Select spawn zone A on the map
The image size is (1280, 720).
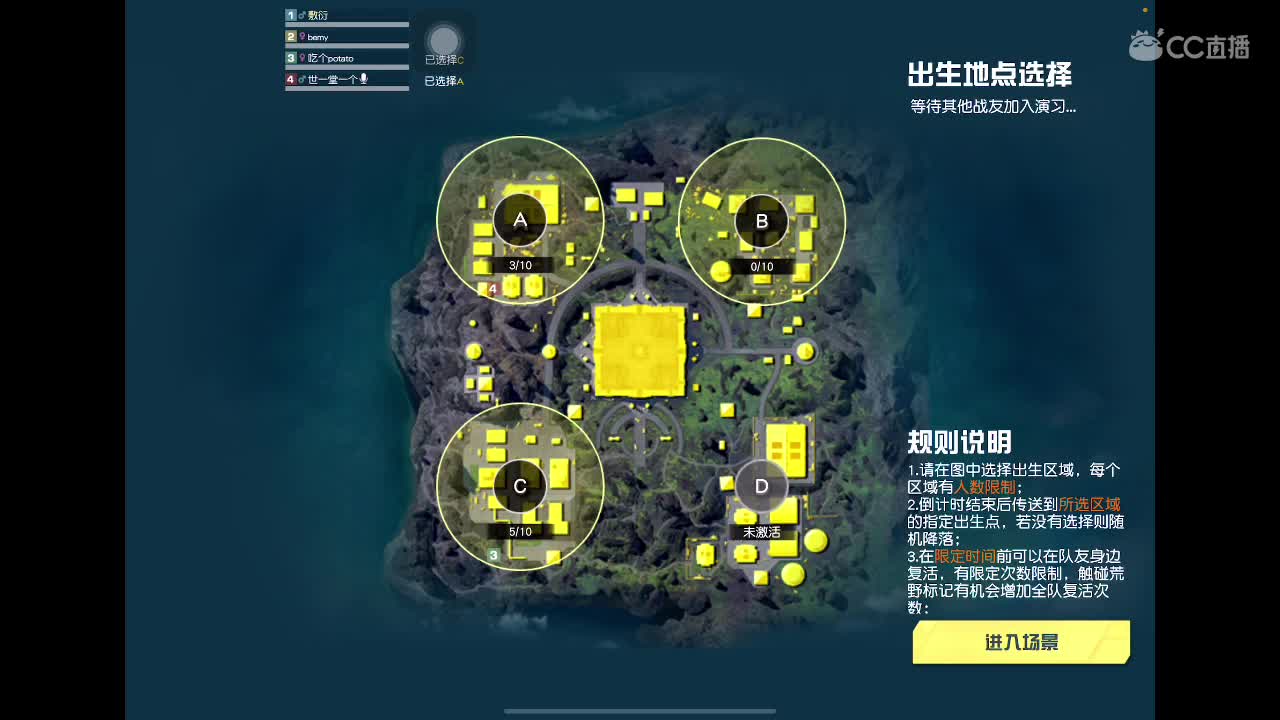click(519, 218)
